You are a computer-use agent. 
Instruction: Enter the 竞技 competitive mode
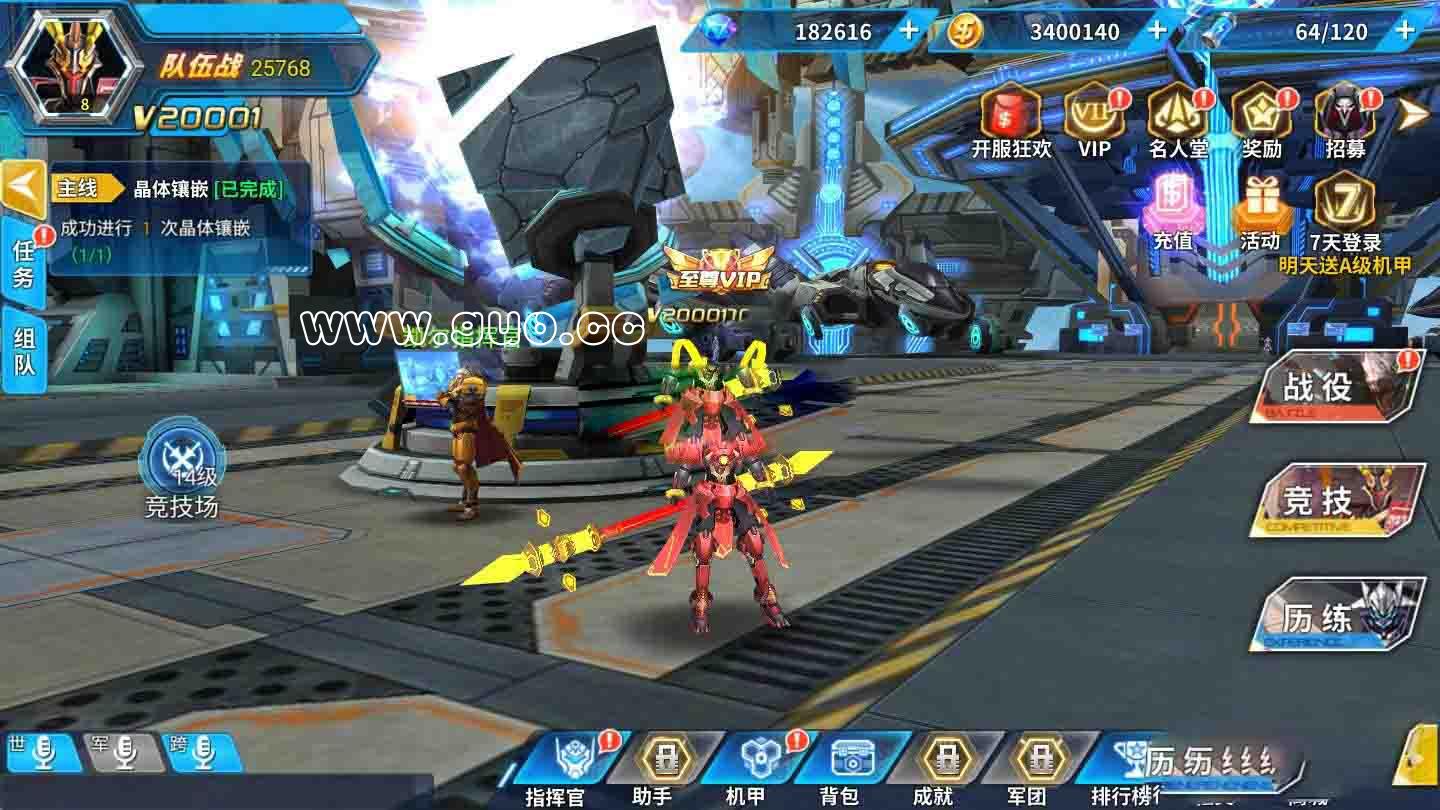tap(1338, 500)
